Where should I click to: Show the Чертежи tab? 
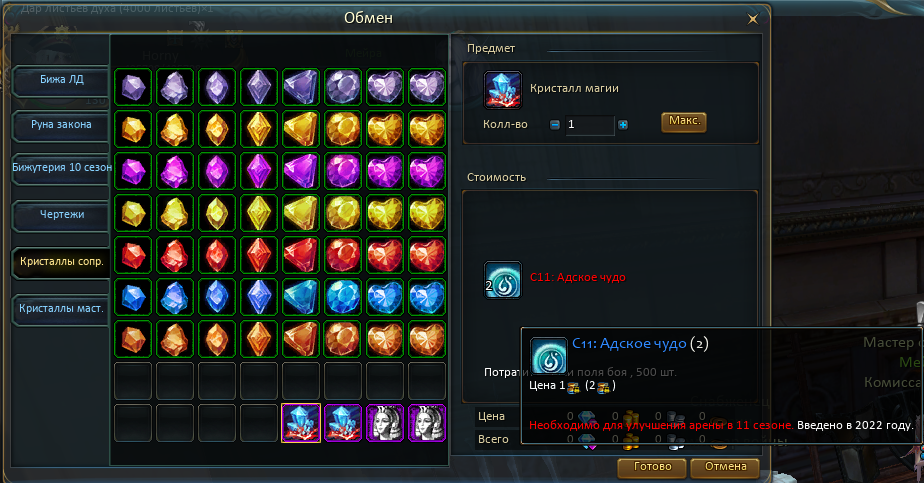pyautogui.click(x=61, y=216)
